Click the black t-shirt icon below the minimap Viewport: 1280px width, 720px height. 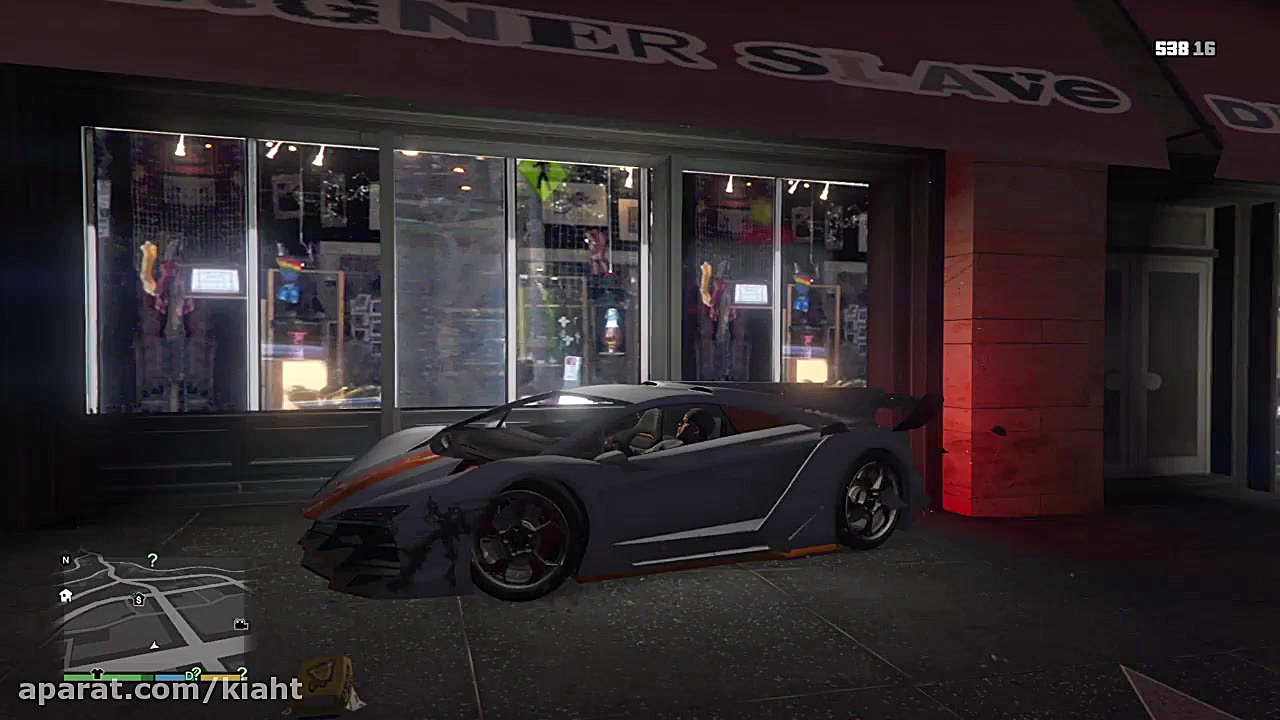coord(97,673)
